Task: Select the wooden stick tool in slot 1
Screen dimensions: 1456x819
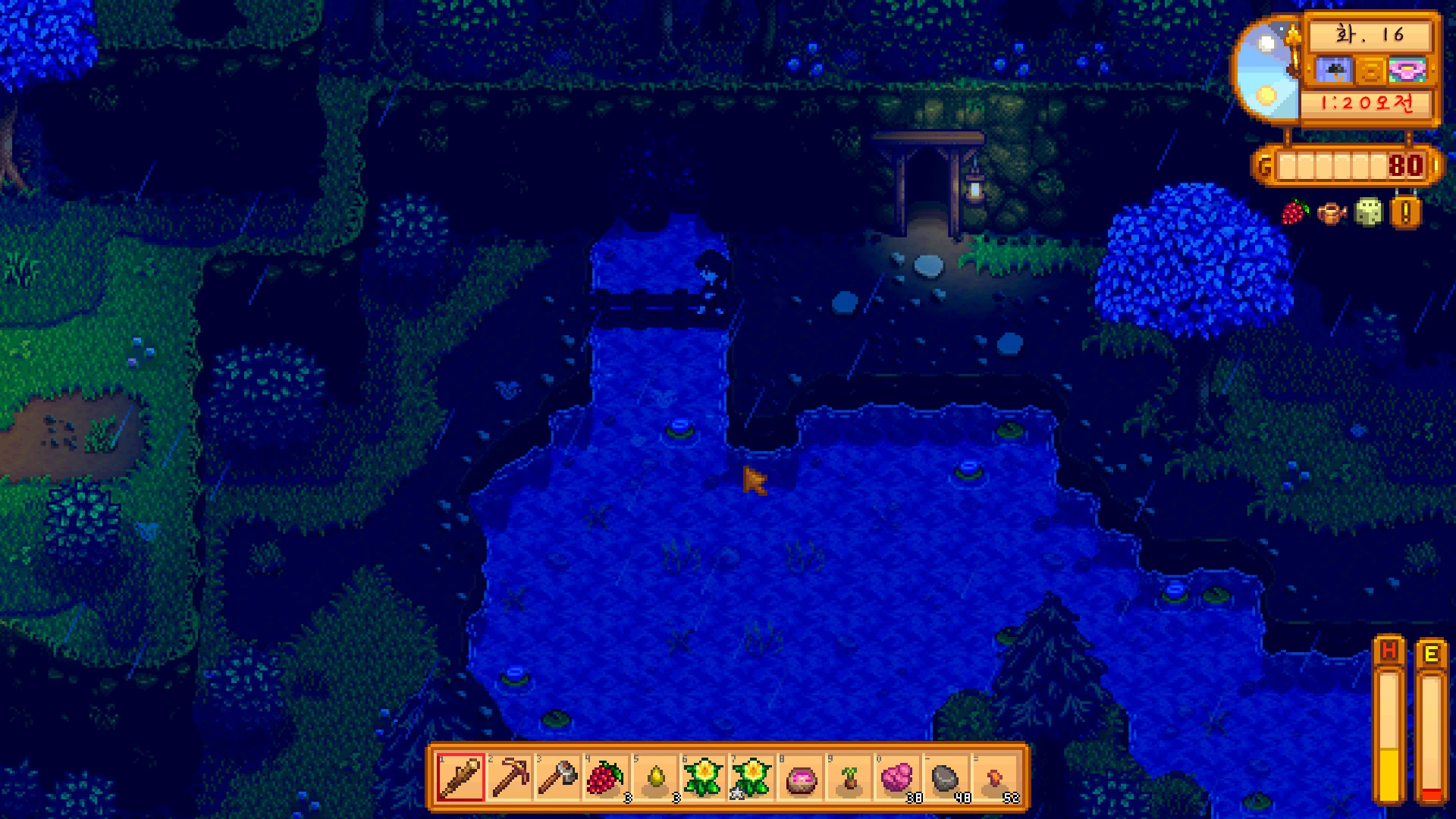Action: [460, 777]
